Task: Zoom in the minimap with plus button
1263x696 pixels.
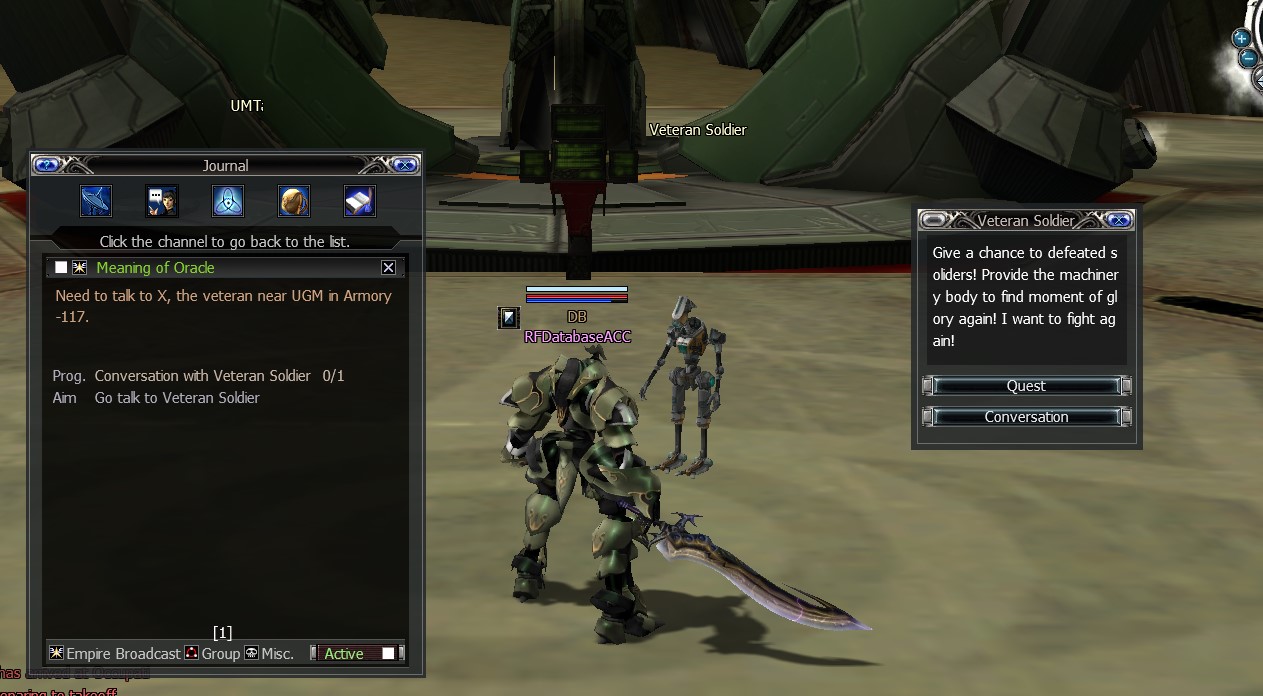Action: click(x=1241, y=39)
